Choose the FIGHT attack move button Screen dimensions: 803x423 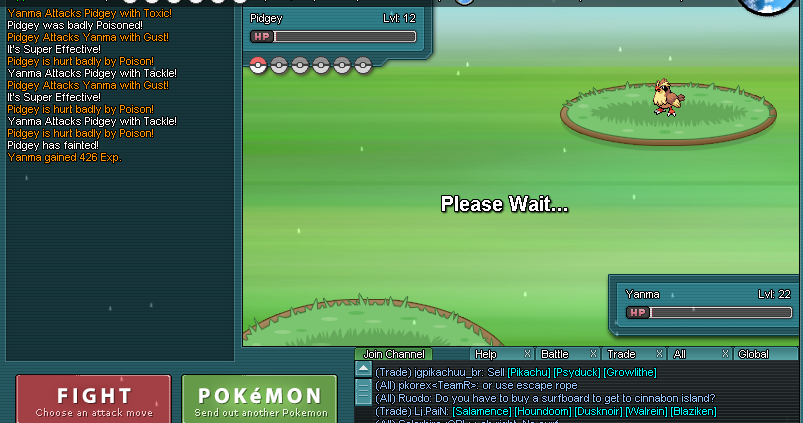(94, 399)
